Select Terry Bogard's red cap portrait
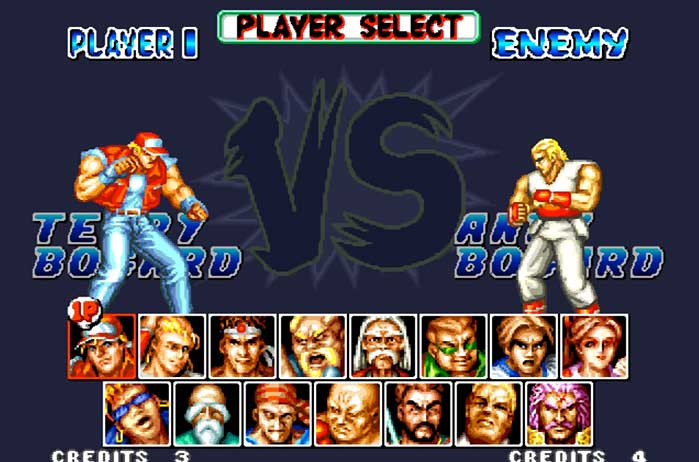Image resolution: width=699 pixels, height=462 pixels. [102, 346]
